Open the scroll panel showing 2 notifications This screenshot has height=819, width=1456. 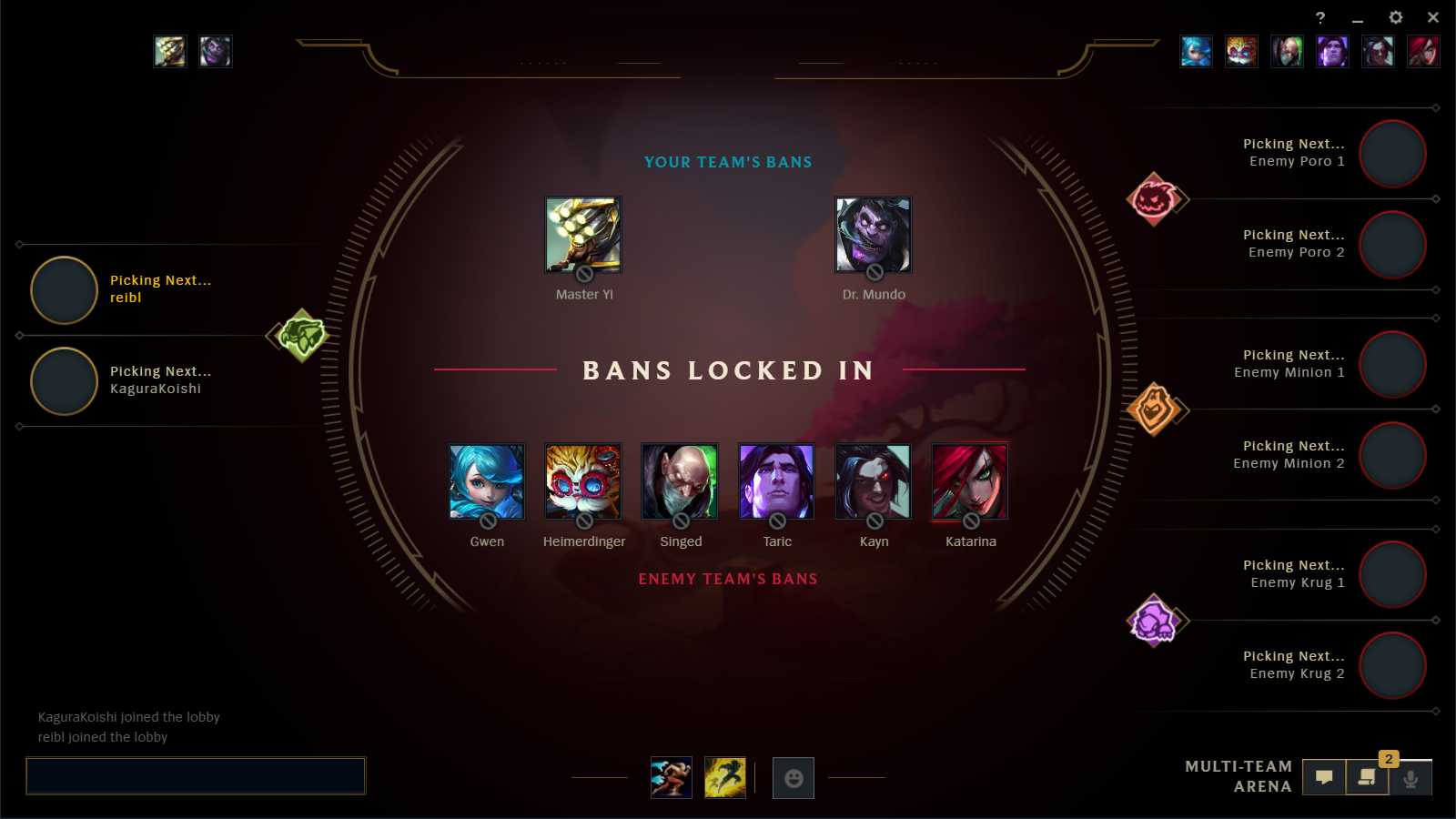1367,778
